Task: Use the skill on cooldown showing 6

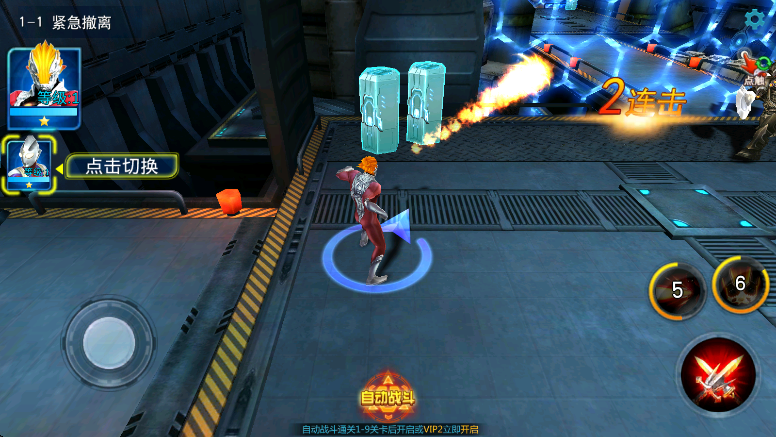Action: click(740, 284)
